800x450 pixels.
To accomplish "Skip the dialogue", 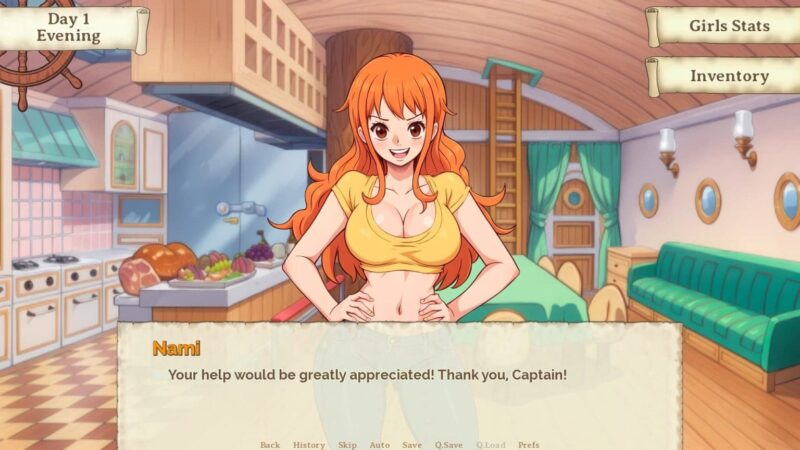I will (347, 444).
